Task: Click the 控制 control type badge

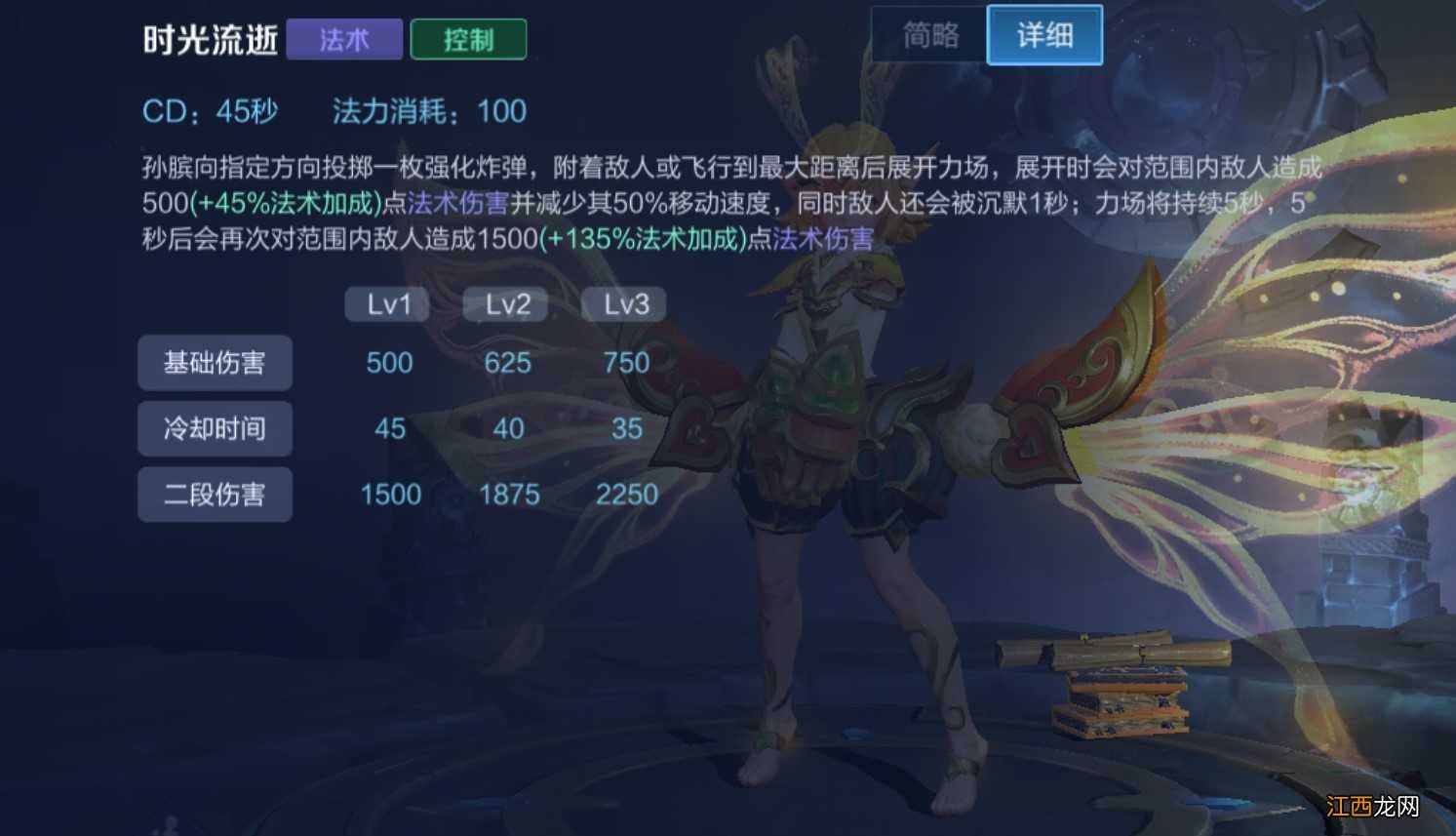Action: pyautogui.click(x=468, y=39)
